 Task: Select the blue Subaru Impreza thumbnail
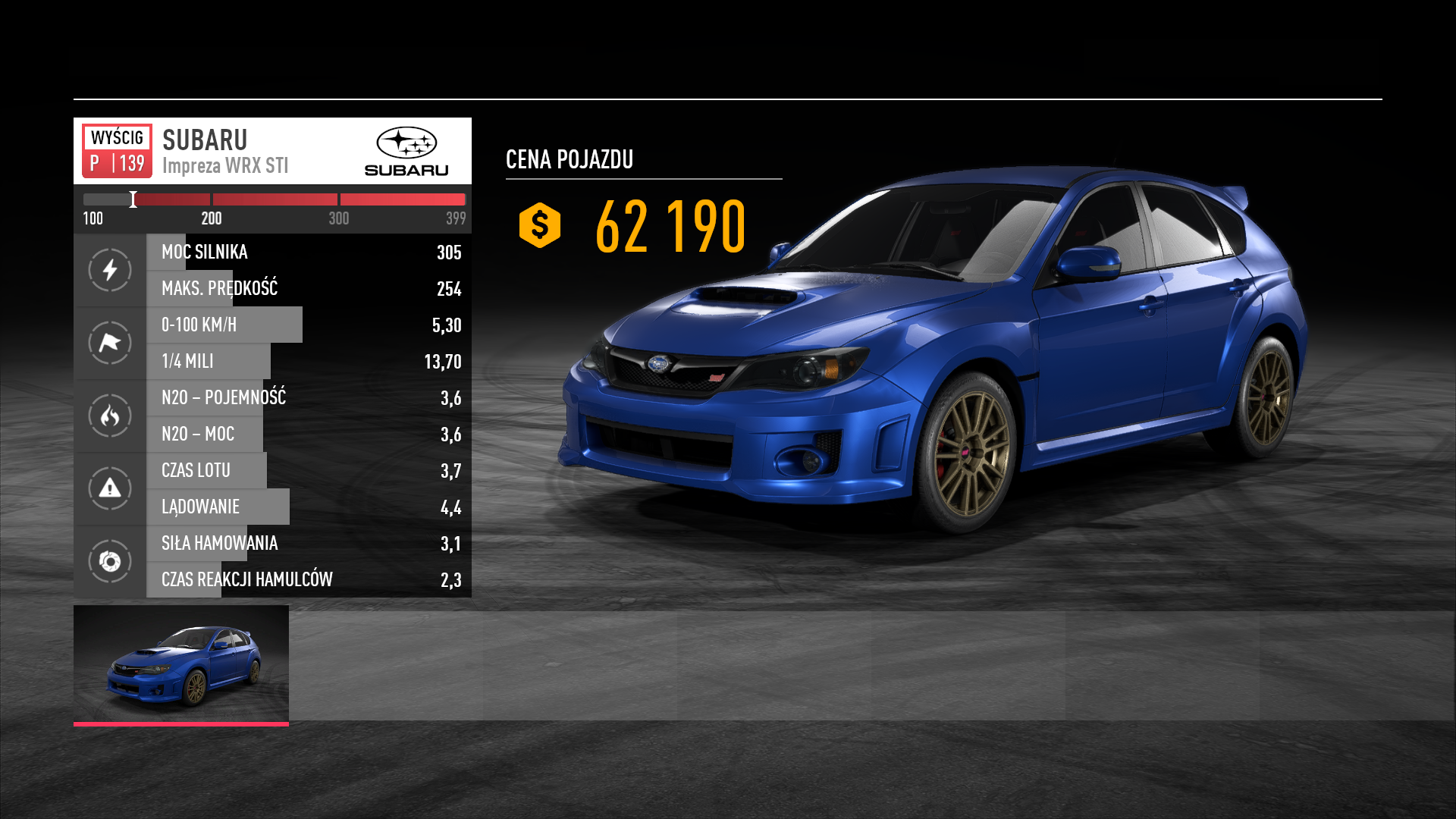tap(181, 664)
